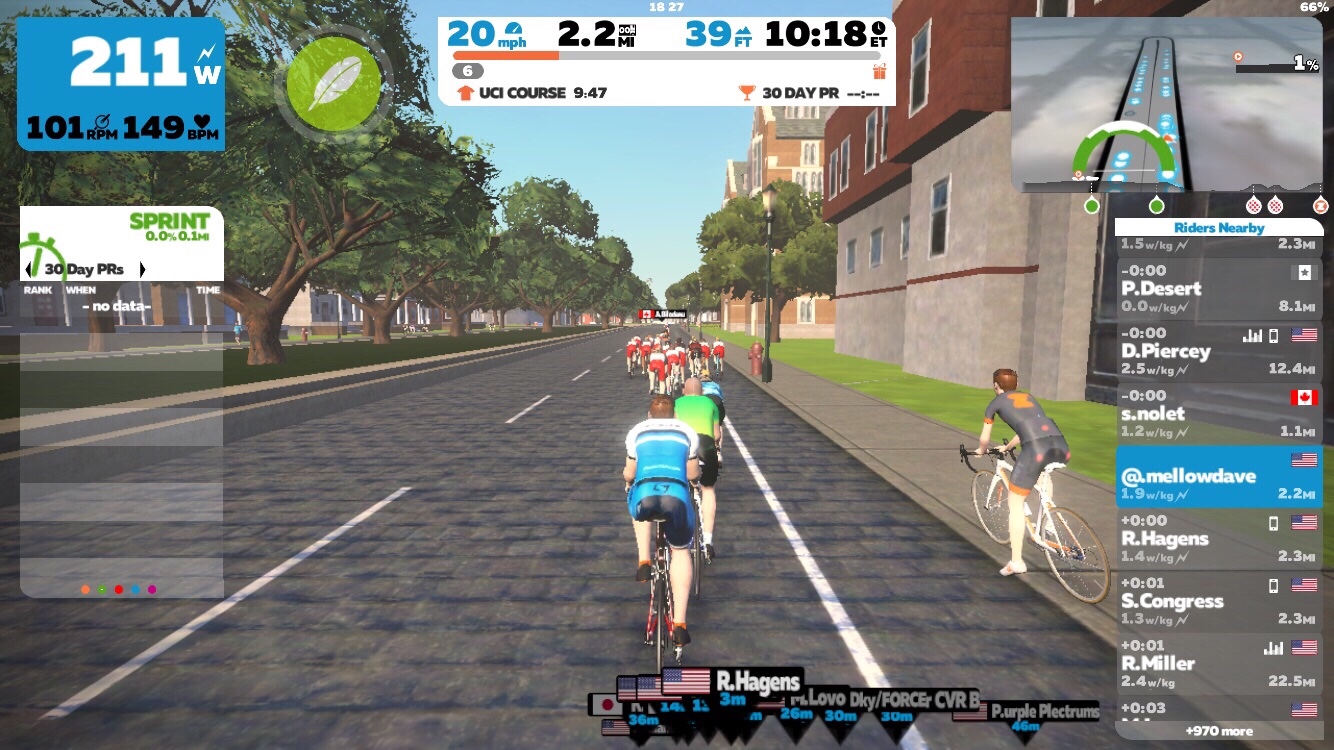
Task: Click the right arrow beside 30 Day PRs
Action: (x=142, y=270)
